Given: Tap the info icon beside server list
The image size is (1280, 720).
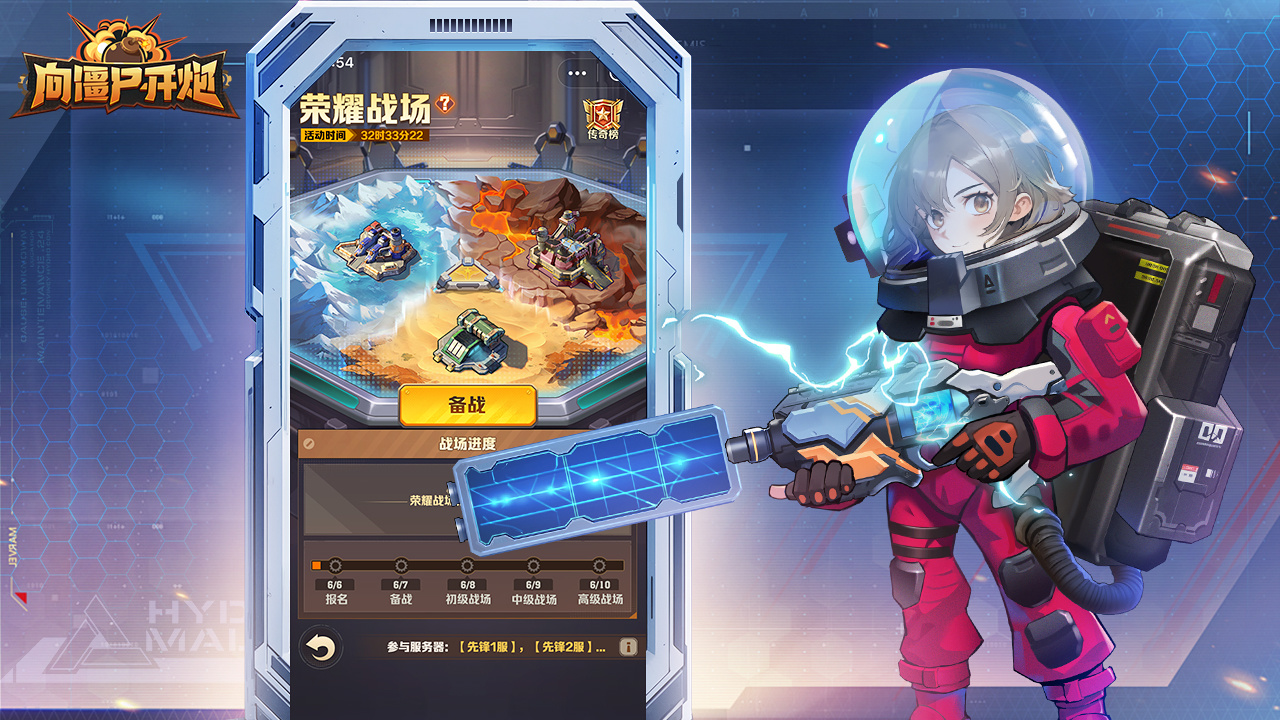Looking at the screenshot, I should pyautogui.click(x=628, y=648).
